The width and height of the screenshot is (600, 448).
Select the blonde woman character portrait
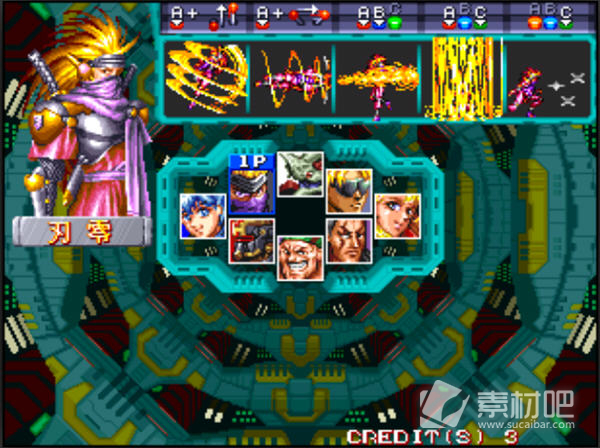click(397, 215)
